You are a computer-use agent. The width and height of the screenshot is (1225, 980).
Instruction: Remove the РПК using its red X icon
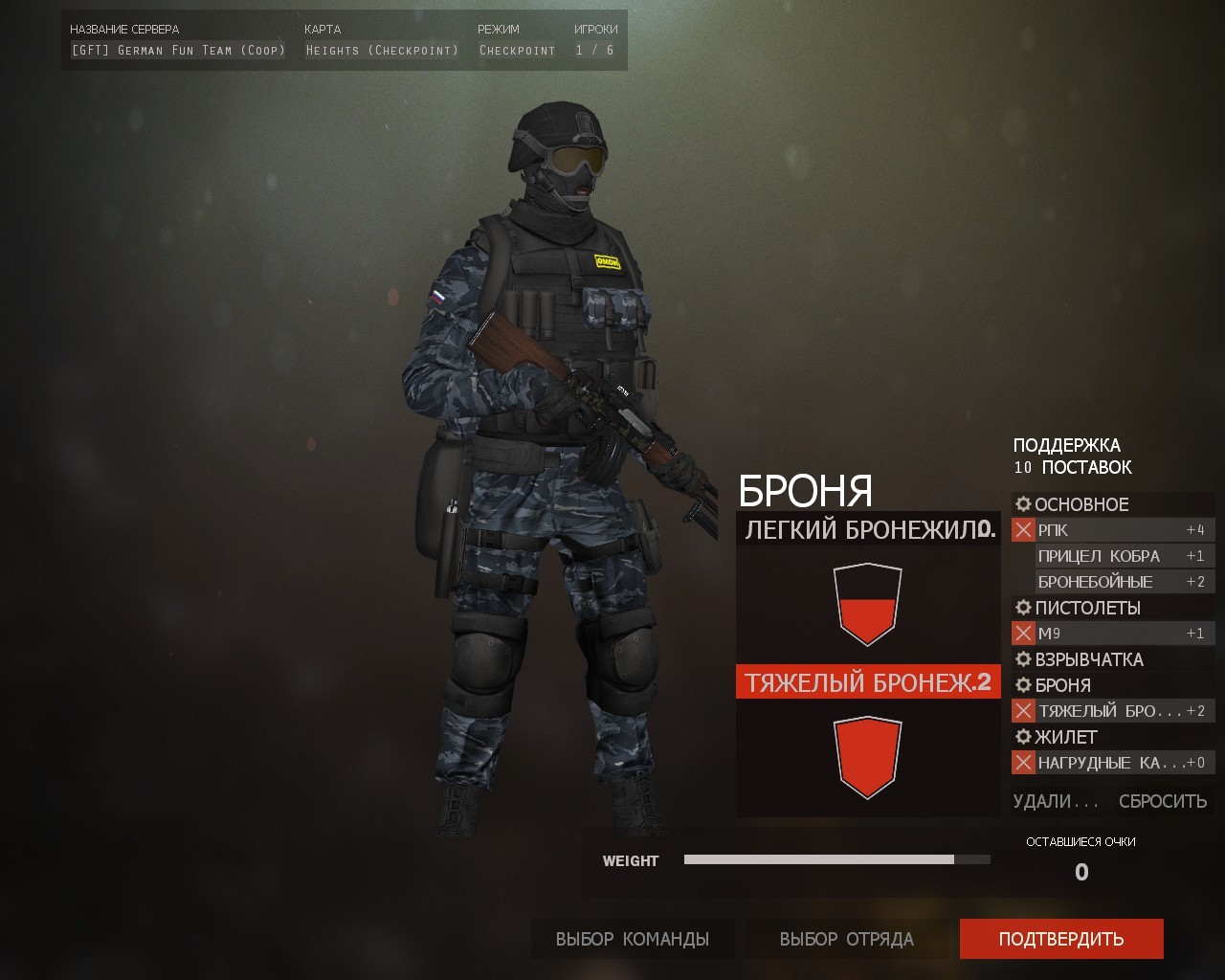(1022, 529)
